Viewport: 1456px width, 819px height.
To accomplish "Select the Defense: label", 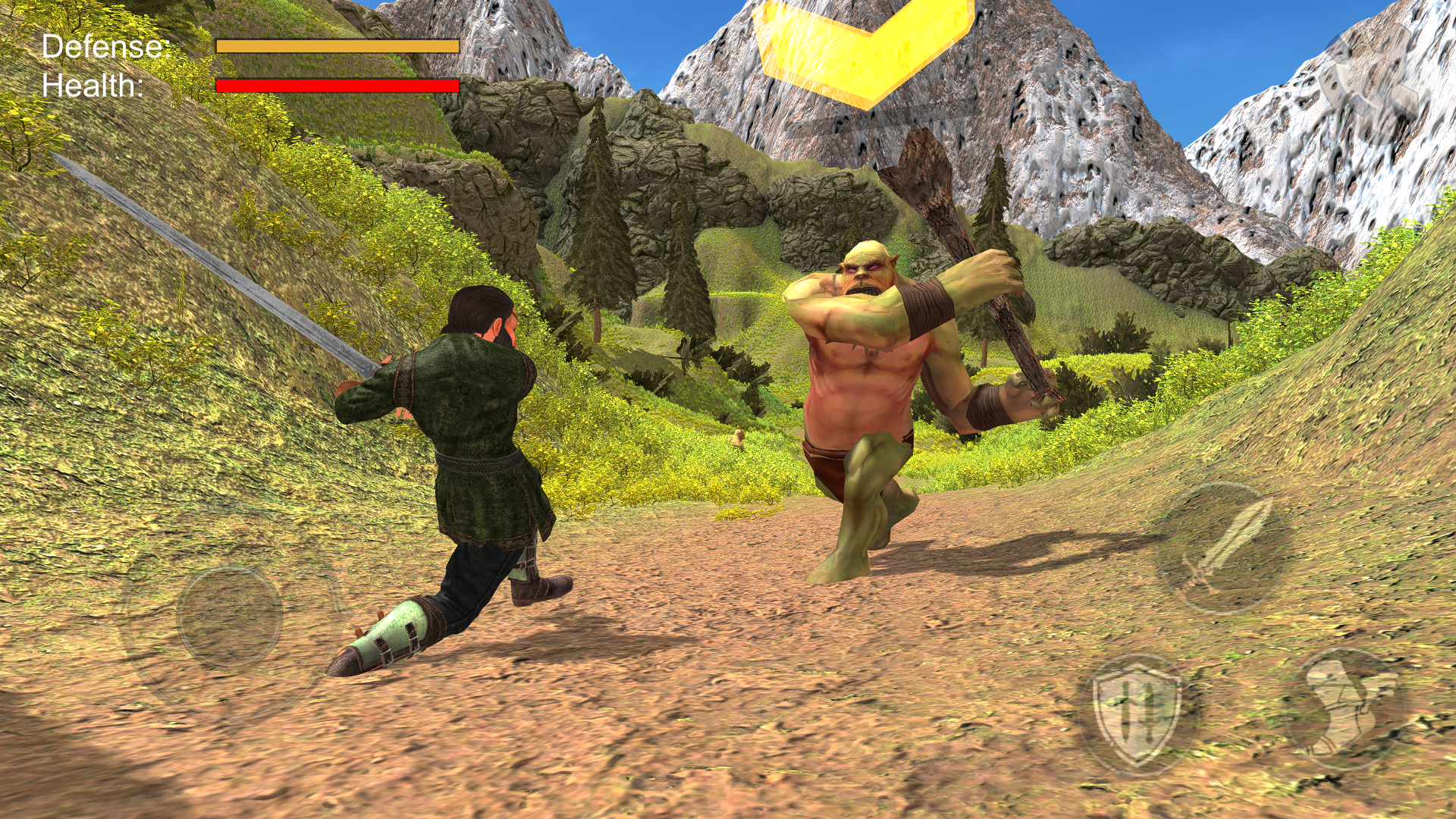I will [106, 47].
